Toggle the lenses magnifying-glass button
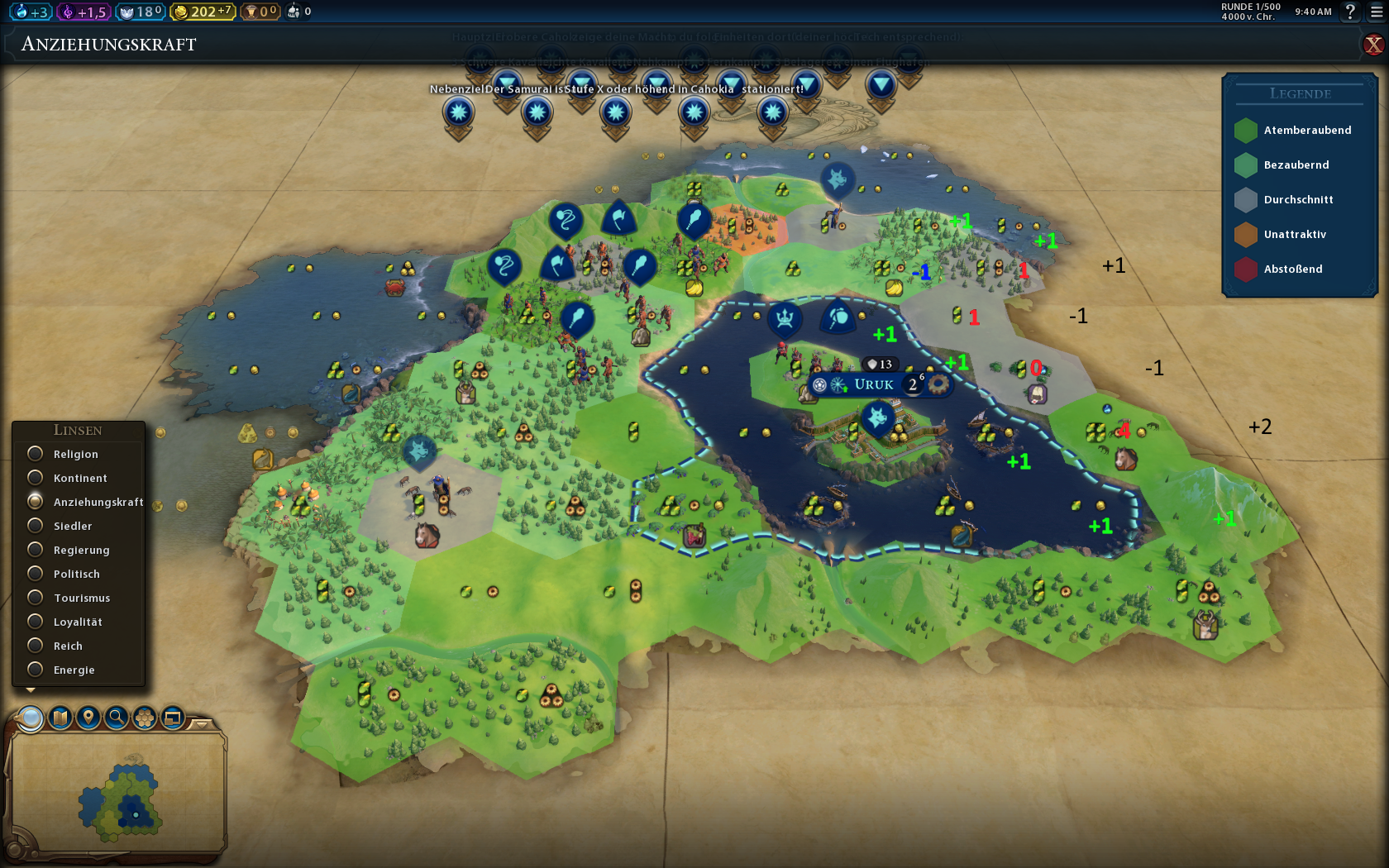 pos(31,718)
